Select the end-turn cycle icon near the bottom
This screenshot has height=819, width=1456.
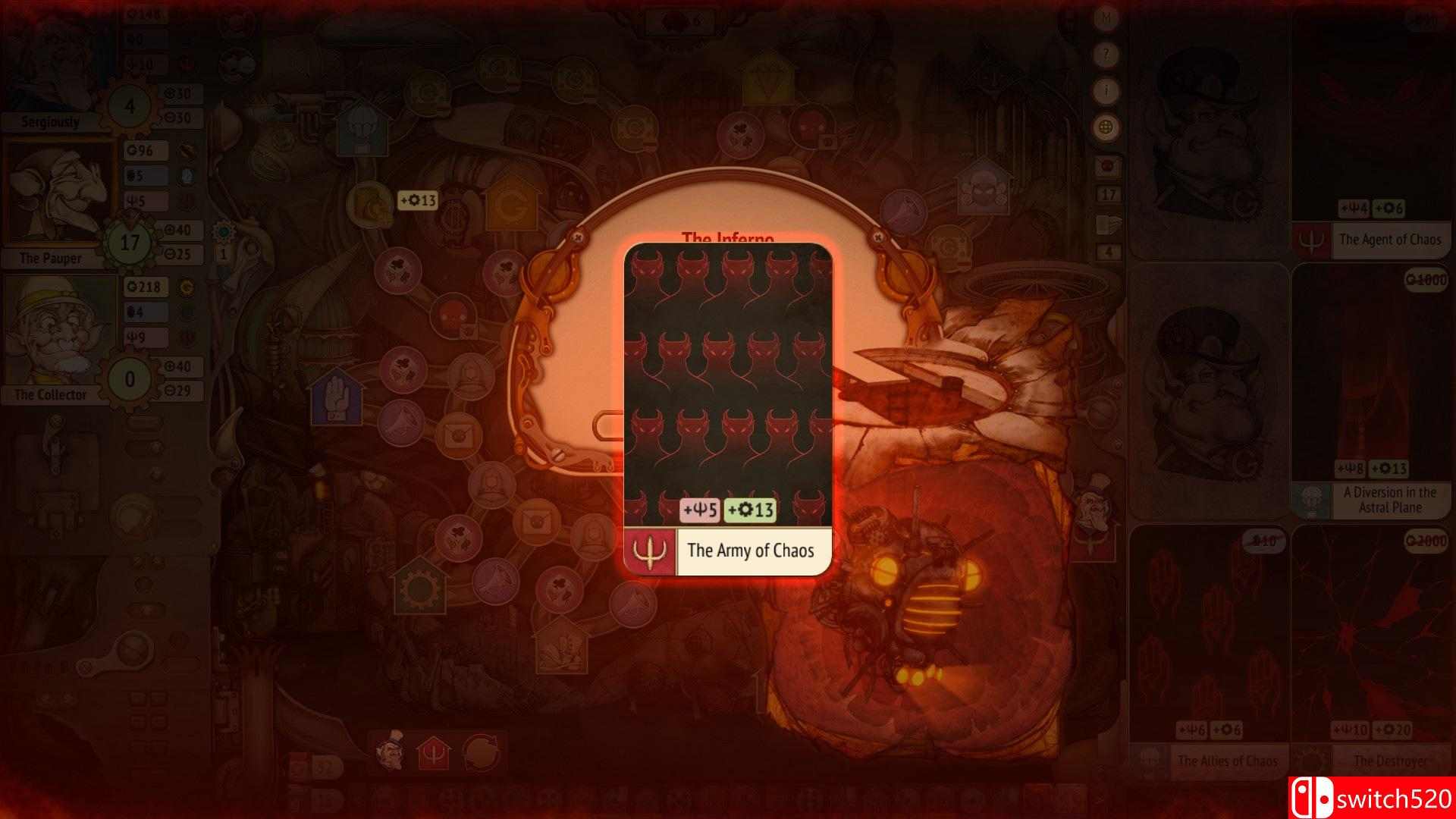(x=481, y=752)
